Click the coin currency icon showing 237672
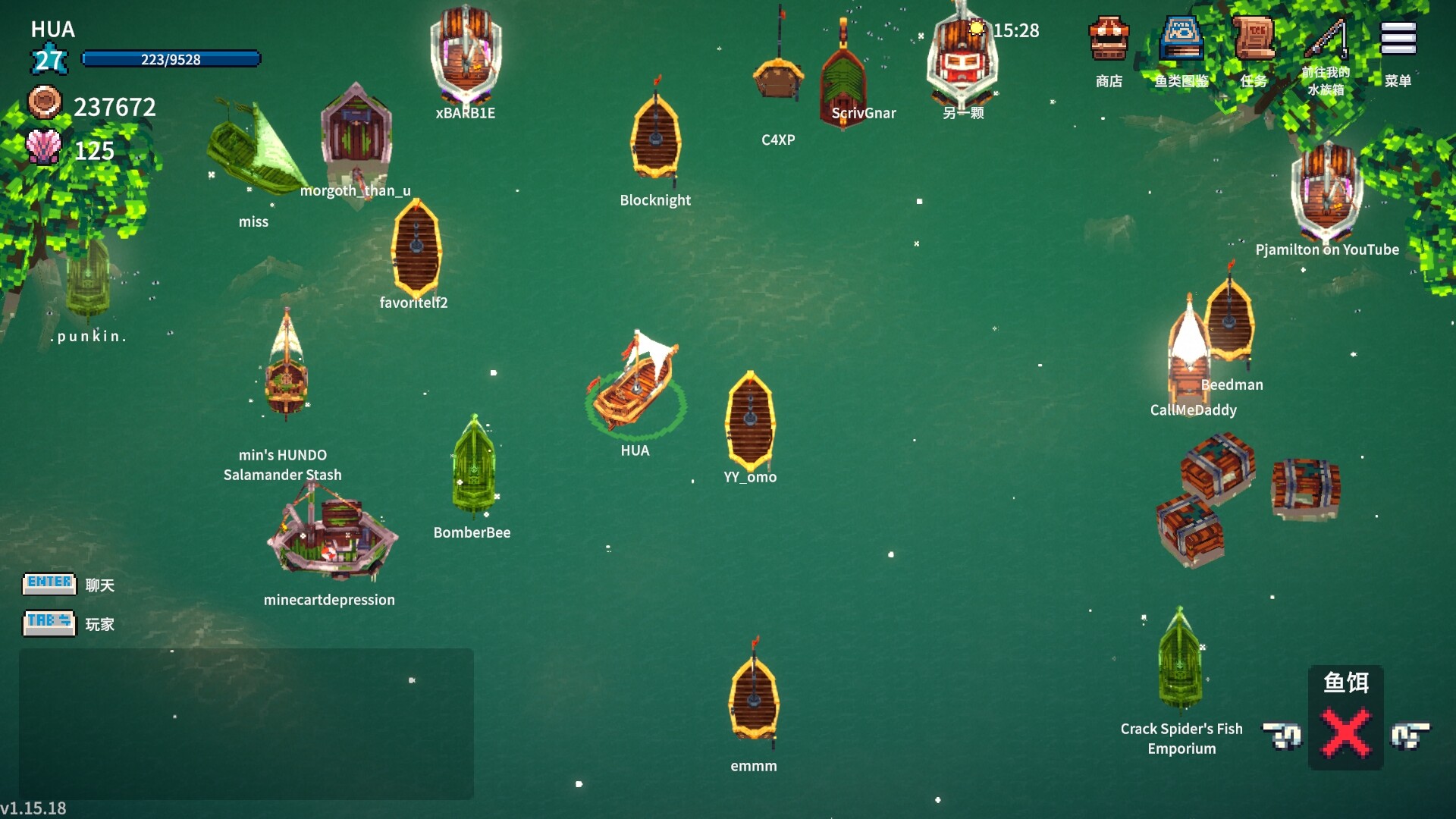This screenshot has height=819, width=1456. [45, 104]
